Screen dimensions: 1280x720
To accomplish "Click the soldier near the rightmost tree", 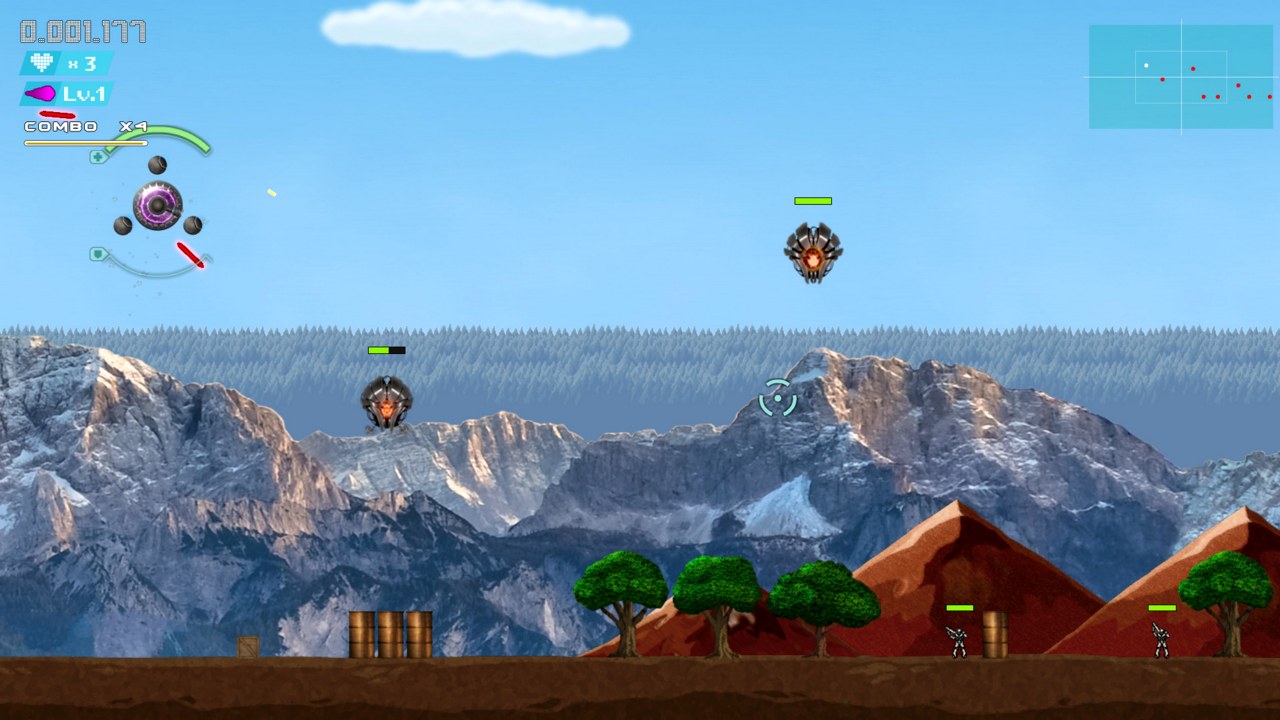I will tap(1160, 639).
